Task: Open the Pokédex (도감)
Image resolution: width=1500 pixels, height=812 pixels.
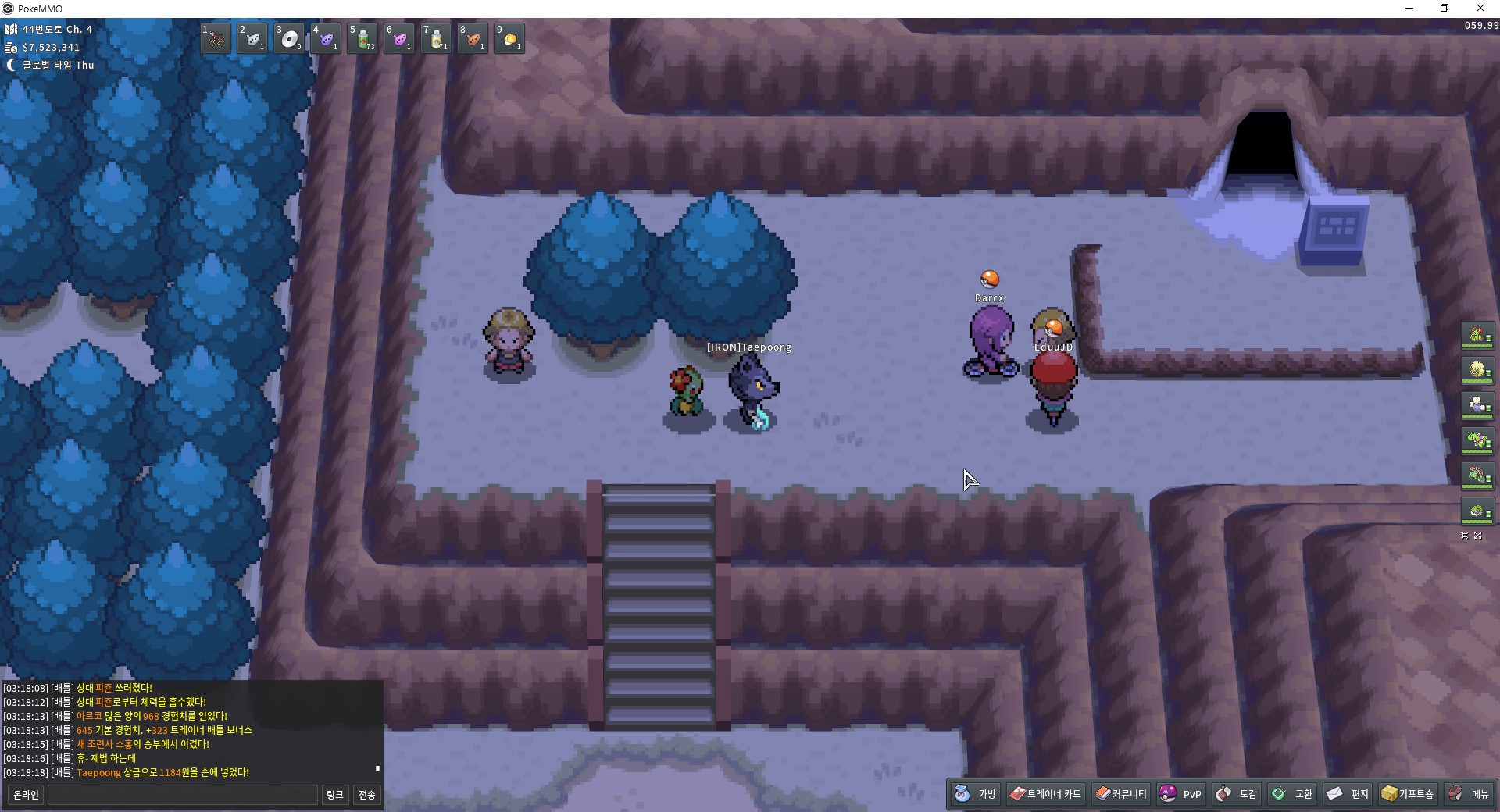Action: click(x=1237, y=794)
